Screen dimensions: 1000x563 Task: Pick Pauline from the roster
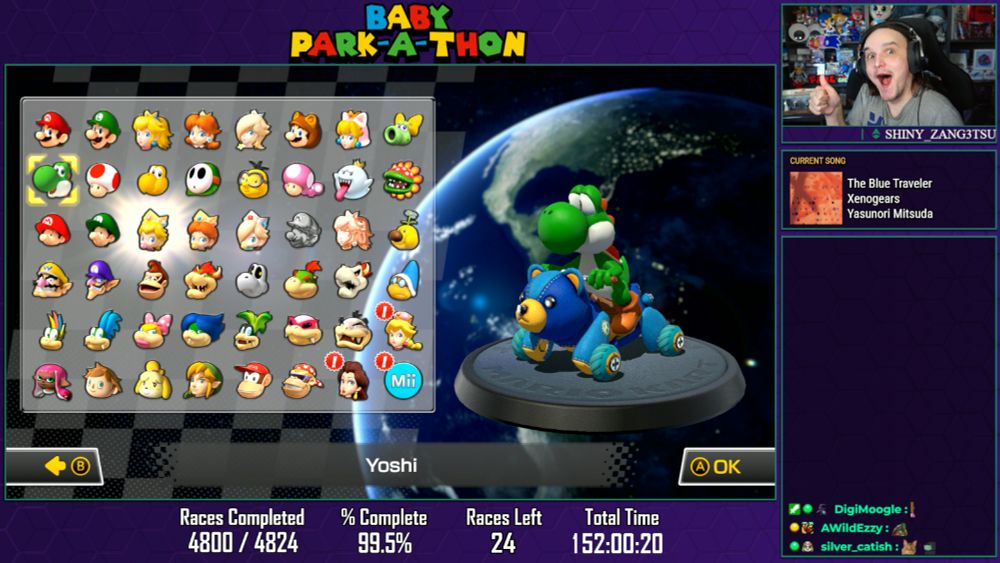(x=352, y=380)
